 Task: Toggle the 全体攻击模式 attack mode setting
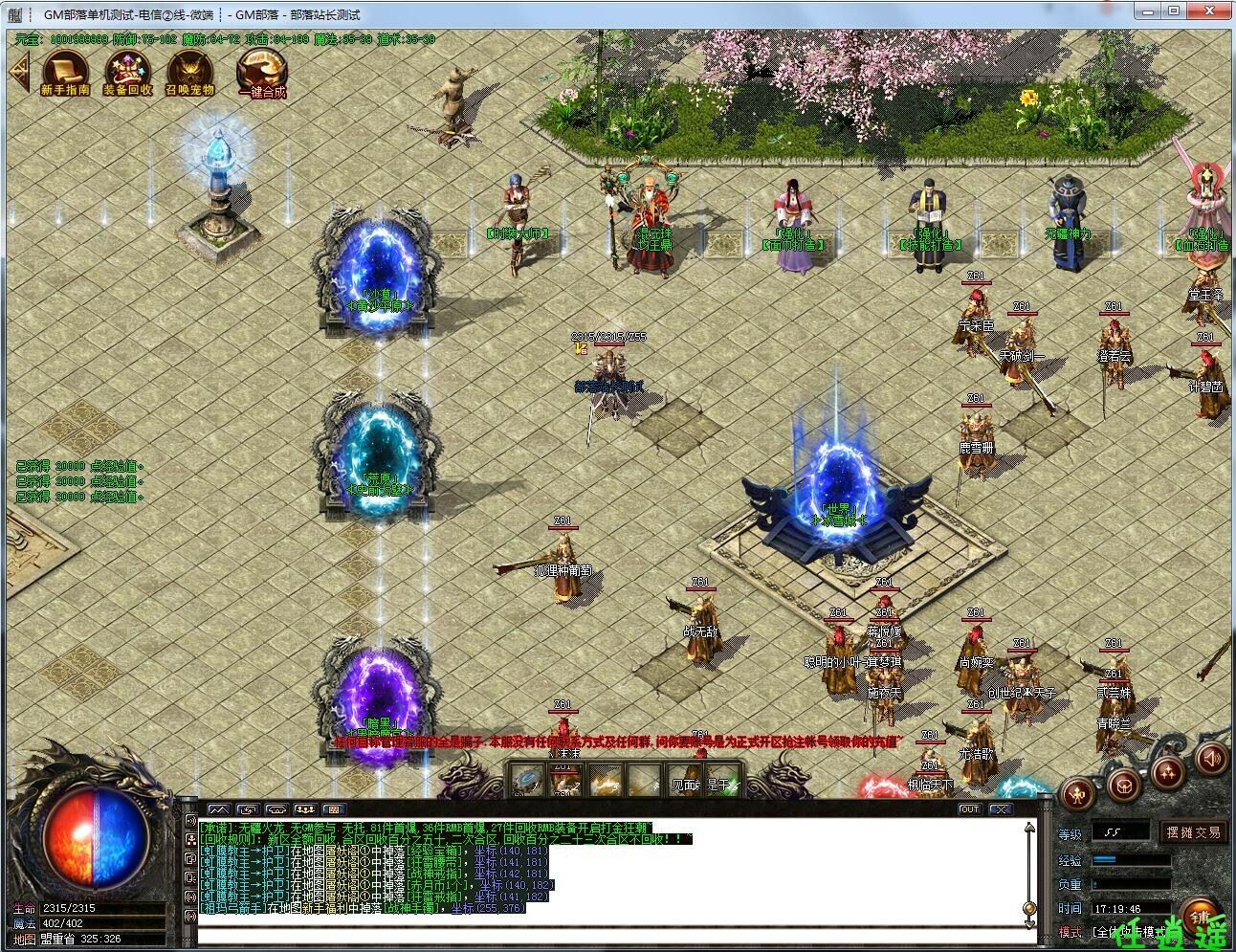(1129, 932)
